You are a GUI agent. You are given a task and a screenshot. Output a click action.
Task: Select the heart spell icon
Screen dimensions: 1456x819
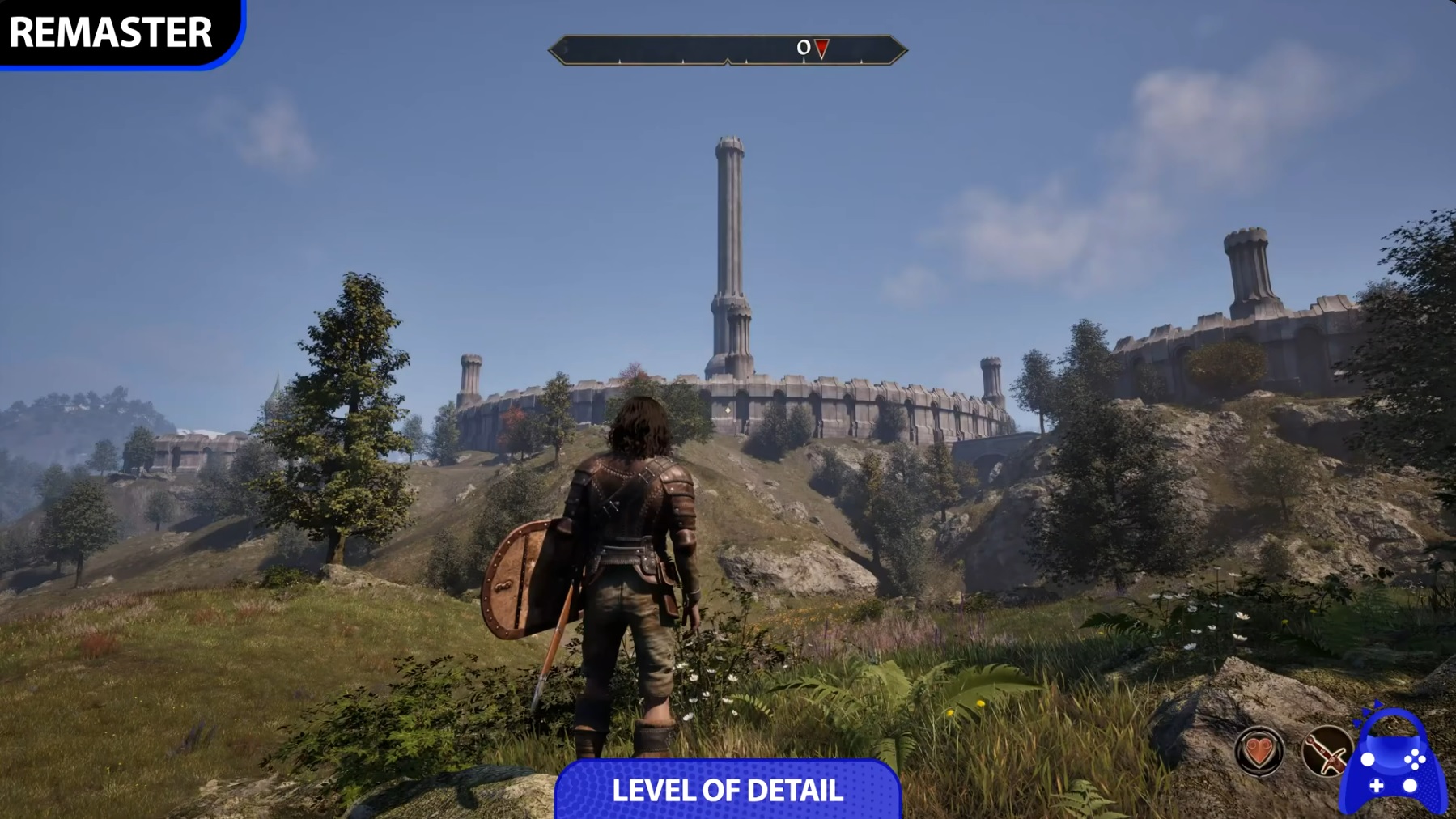[1259, 751]
